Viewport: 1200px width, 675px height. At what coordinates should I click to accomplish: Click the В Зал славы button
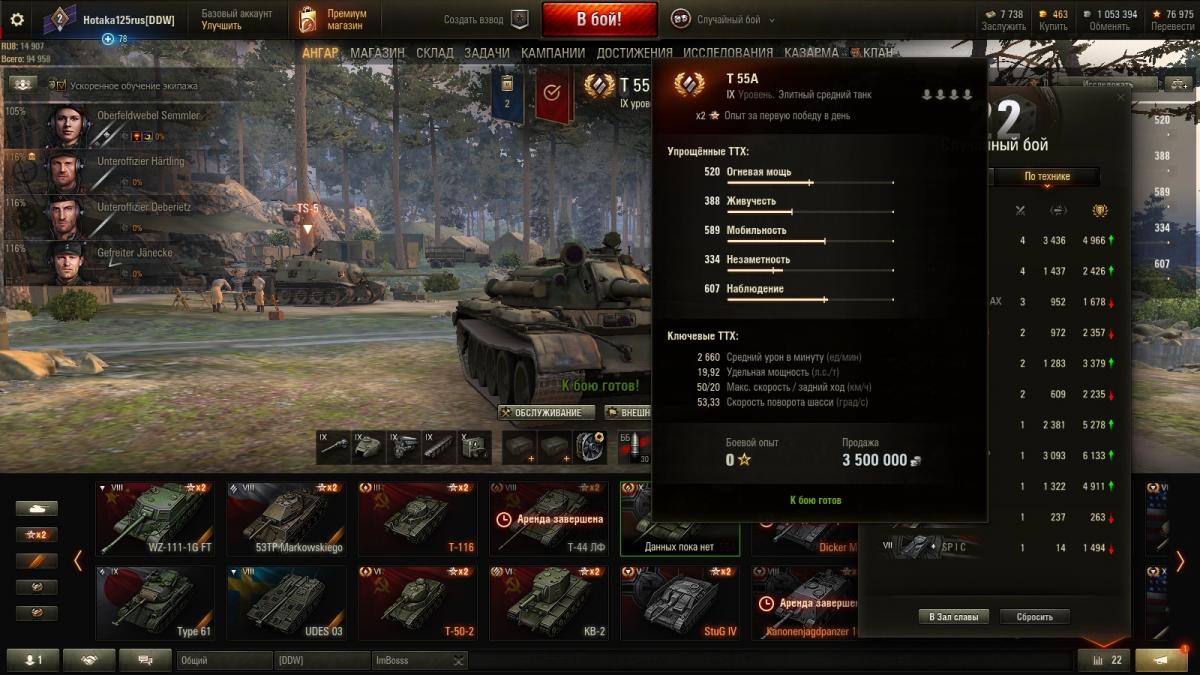(x=954, y=617)
